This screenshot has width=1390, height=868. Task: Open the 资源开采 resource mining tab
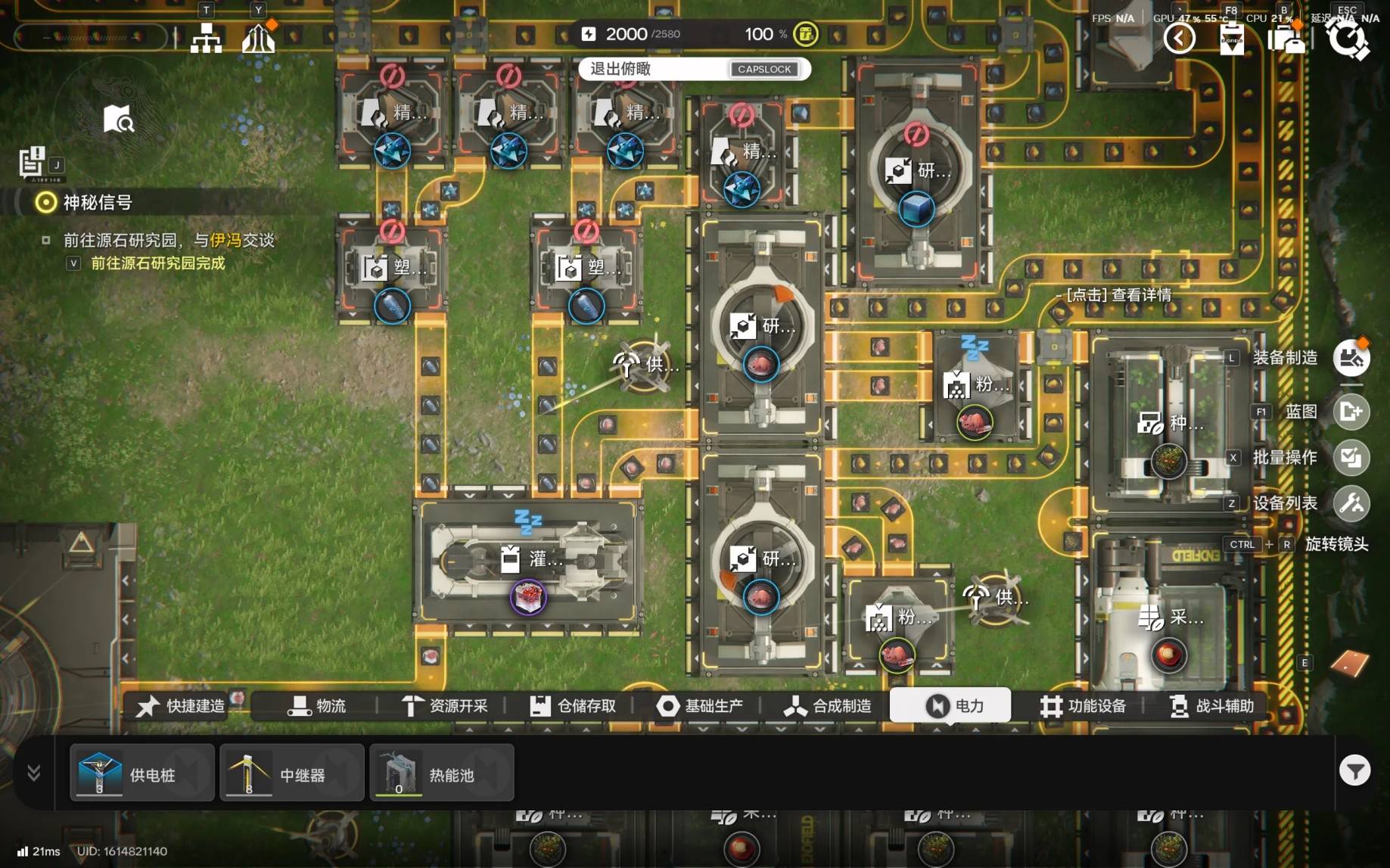pyautogui.click(x=445, y=706)
